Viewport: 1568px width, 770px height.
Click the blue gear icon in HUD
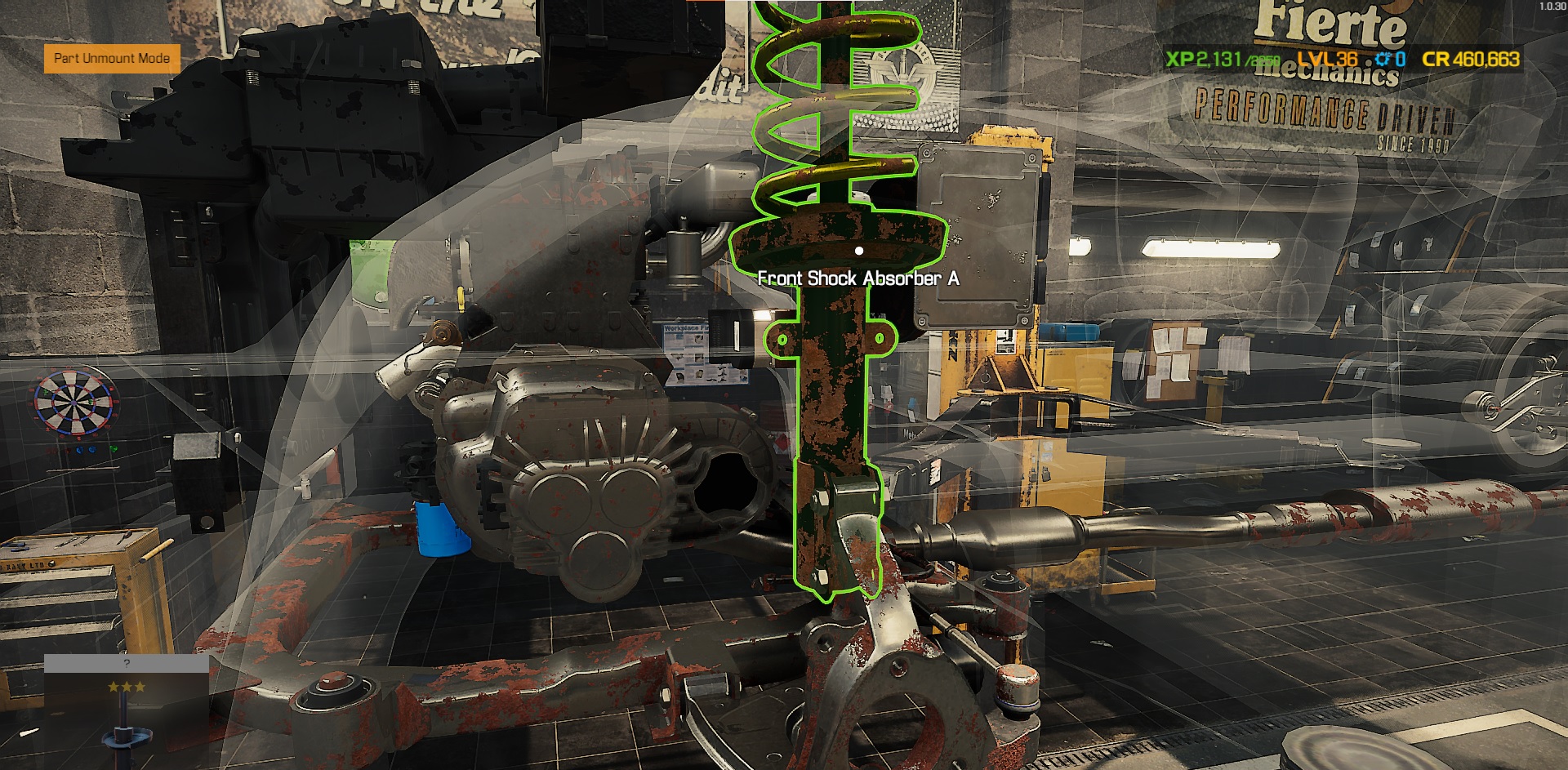1383,58
